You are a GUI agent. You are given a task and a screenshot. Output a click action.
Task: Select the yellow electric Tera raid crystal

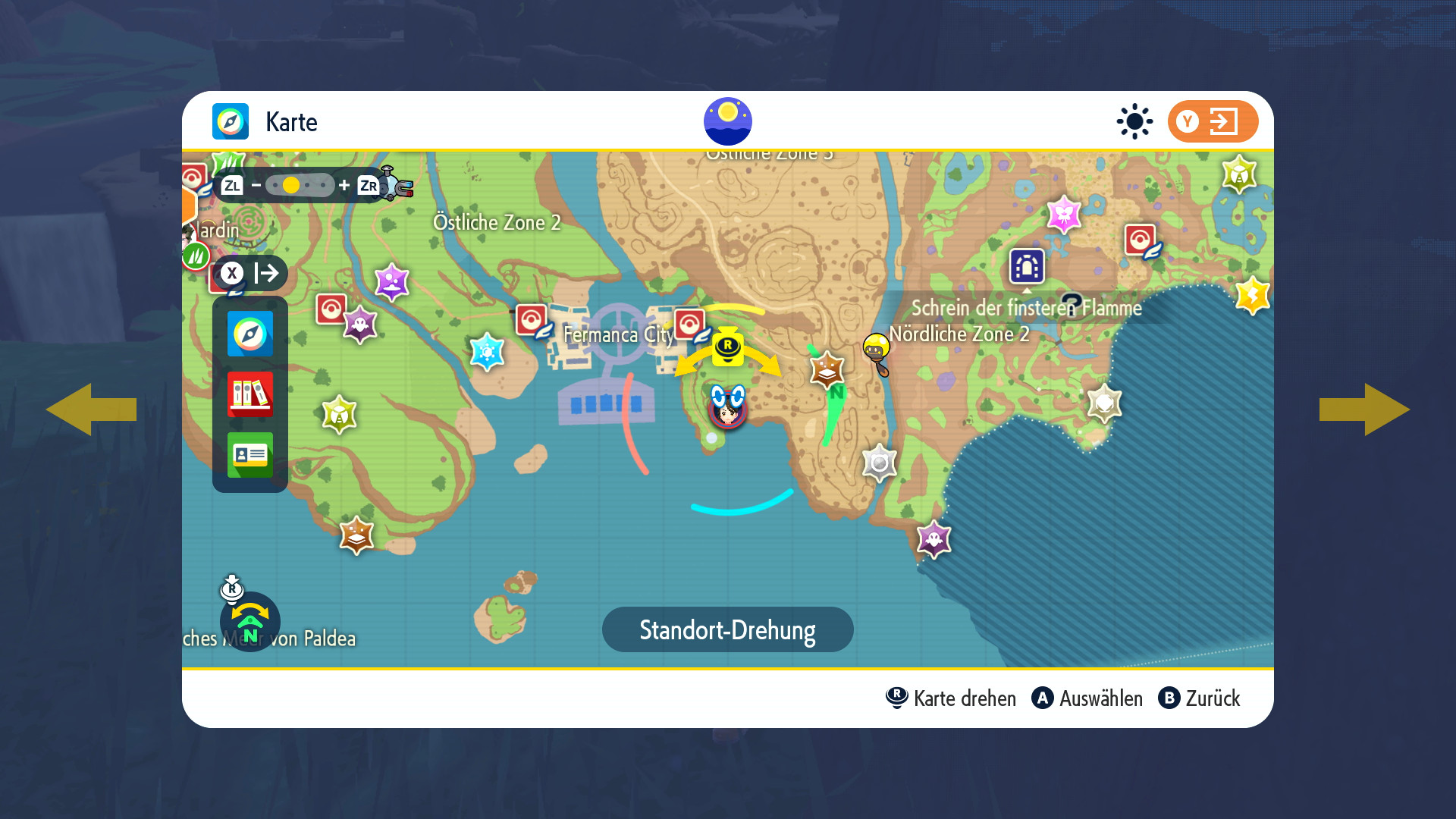click(x=1252, y=295)
